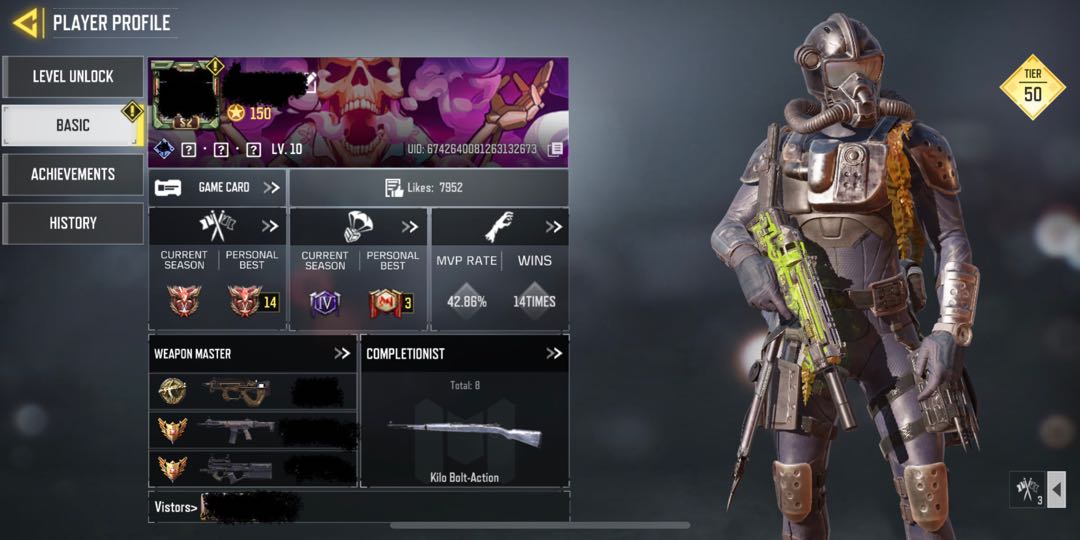Open the Game Card panel
Screen dimensions: 1080x540
[x=217, y=187]
